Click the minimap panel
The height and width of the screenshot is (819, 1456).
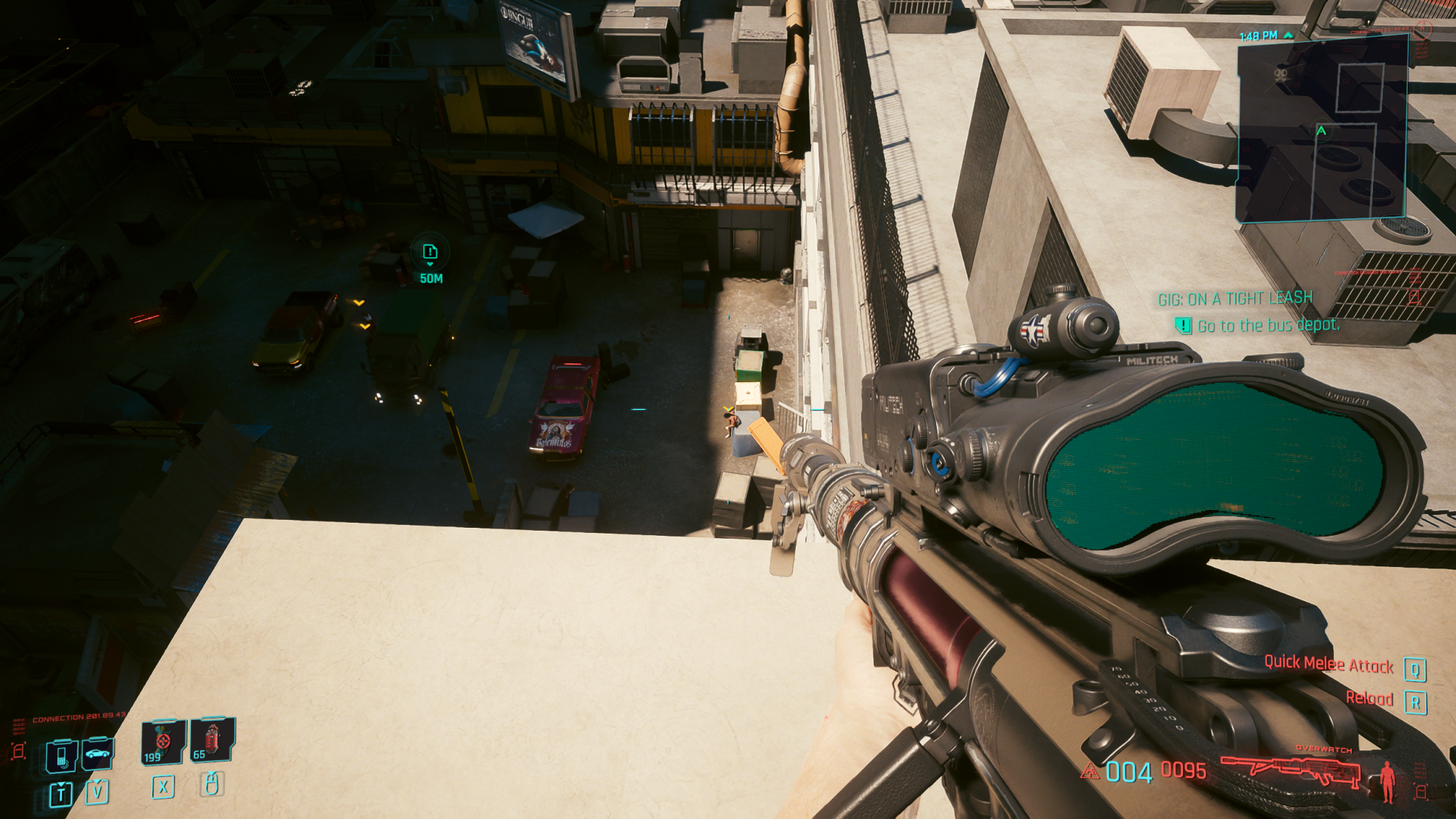coord(1321,129)
